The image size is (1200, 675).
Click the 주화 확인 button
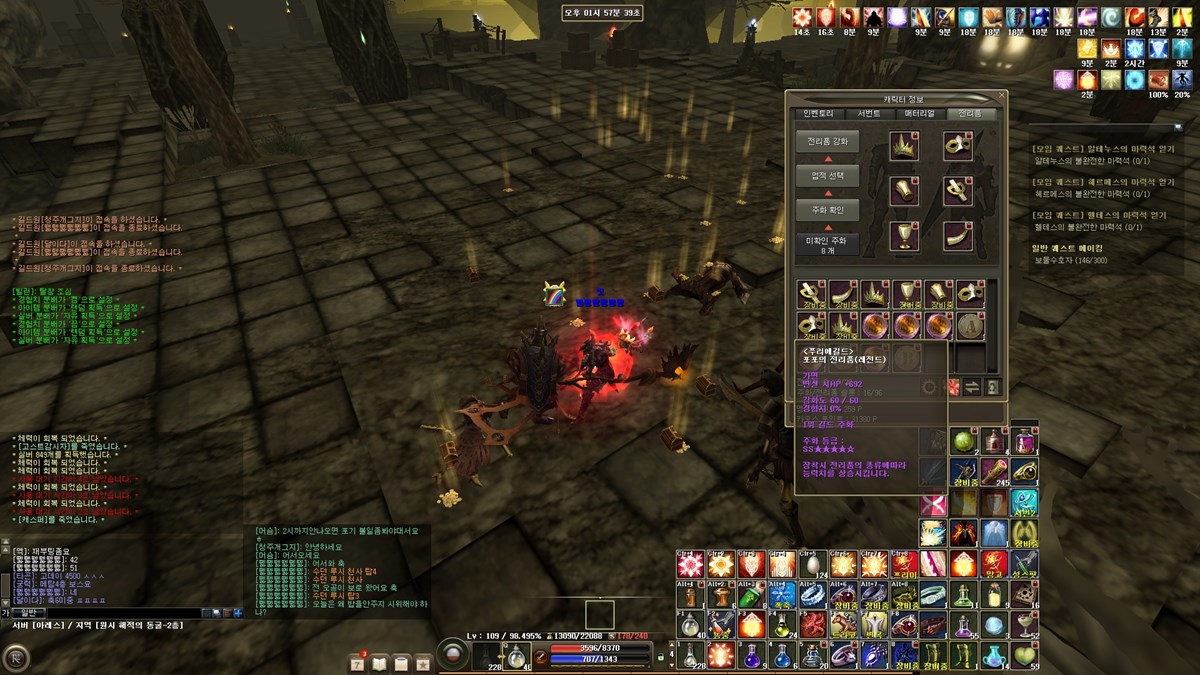[827, 210]
